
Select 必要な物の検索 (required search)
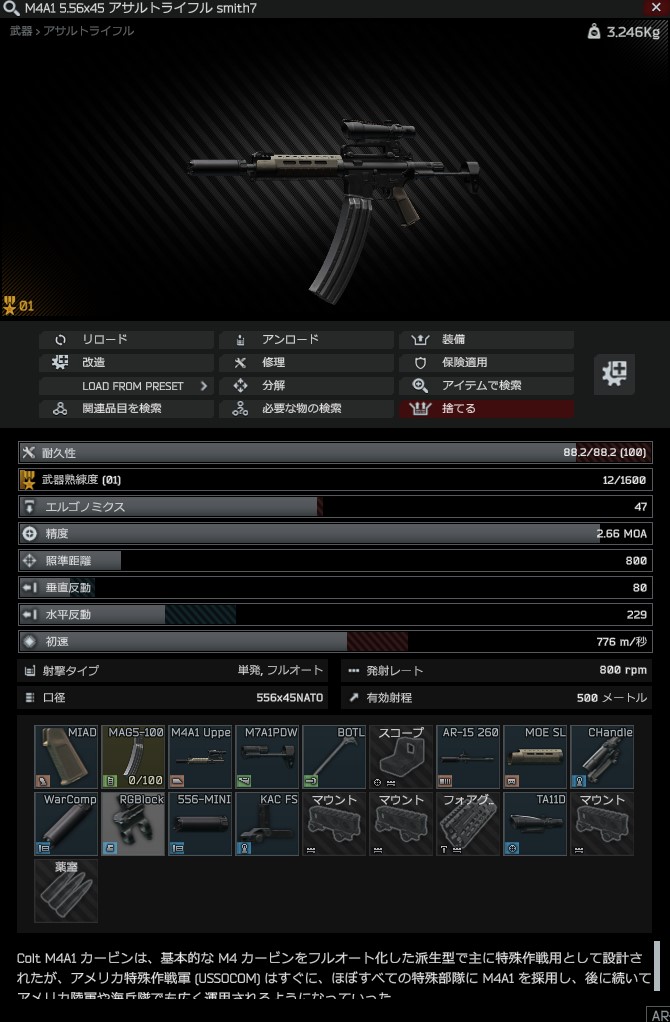click(x=306, y=409)
